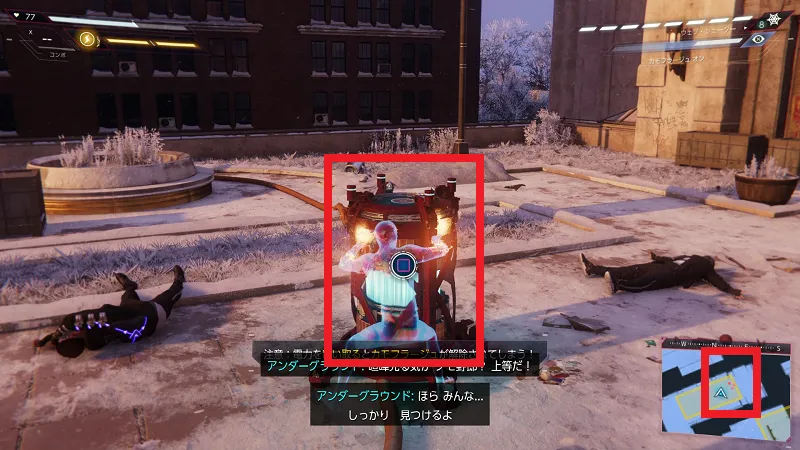Click the compass strip above the minimap
800x450 pixels.
tap(726, 347)
